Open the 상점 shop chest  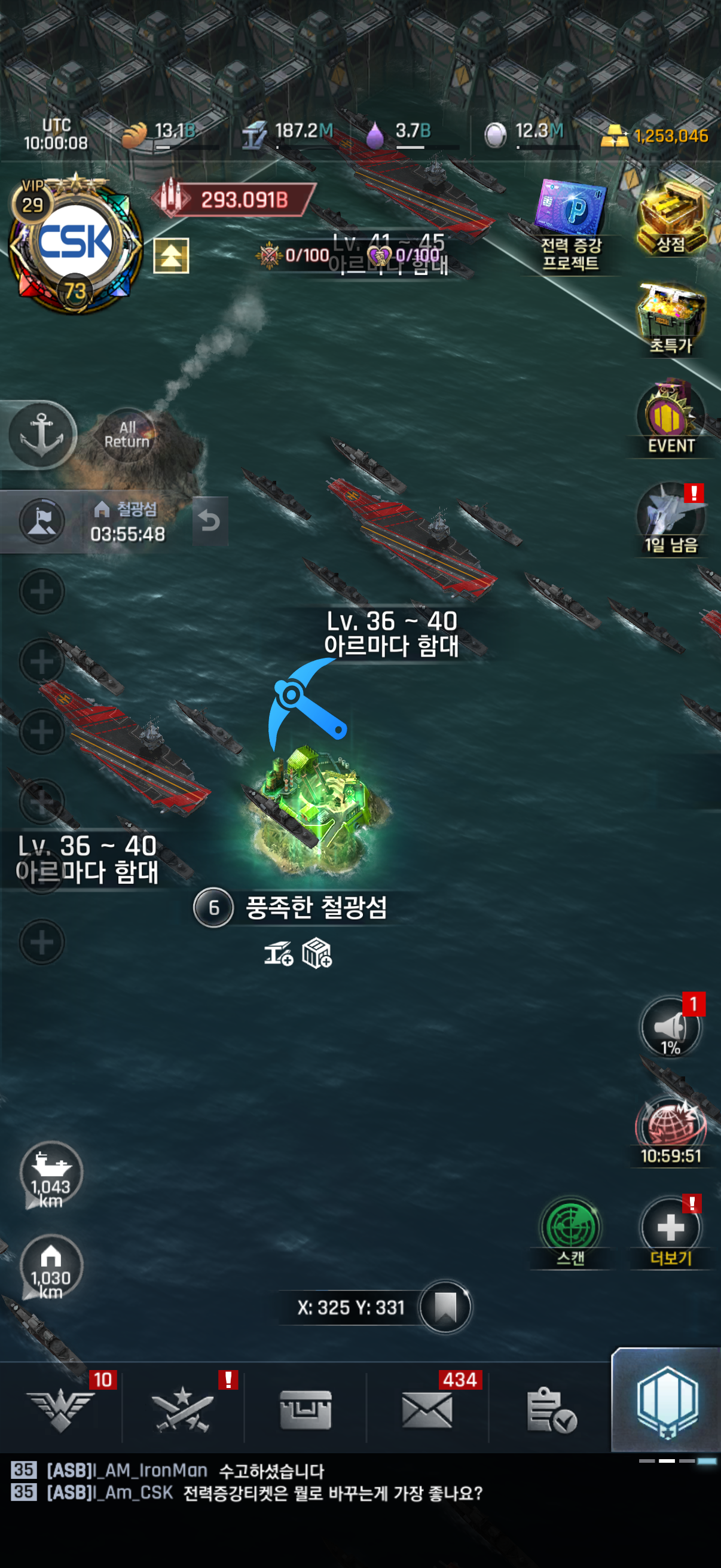[671, 217]
